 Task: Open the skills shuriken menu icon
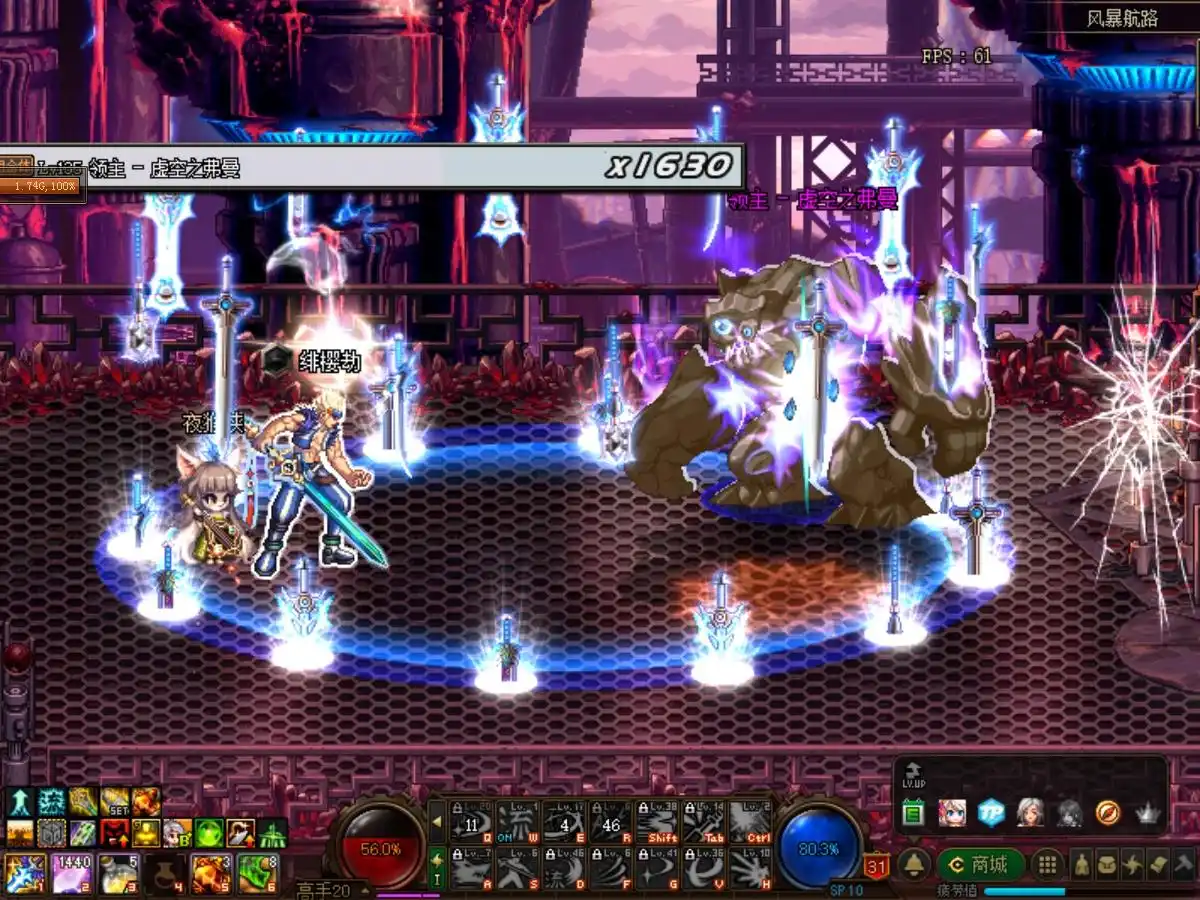click(x=1132, y=865)
